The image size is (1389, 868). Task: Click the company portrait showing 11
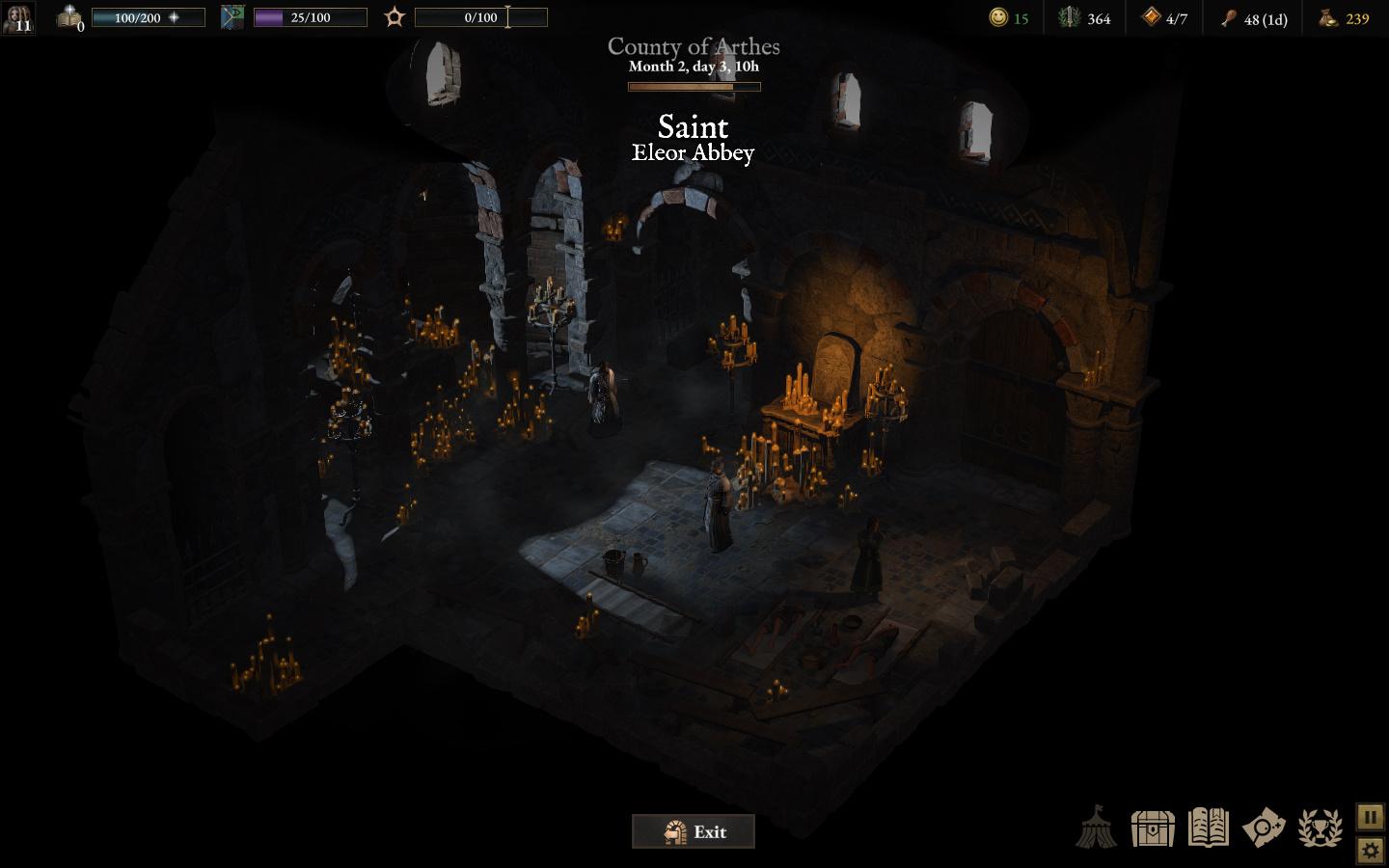17,17
